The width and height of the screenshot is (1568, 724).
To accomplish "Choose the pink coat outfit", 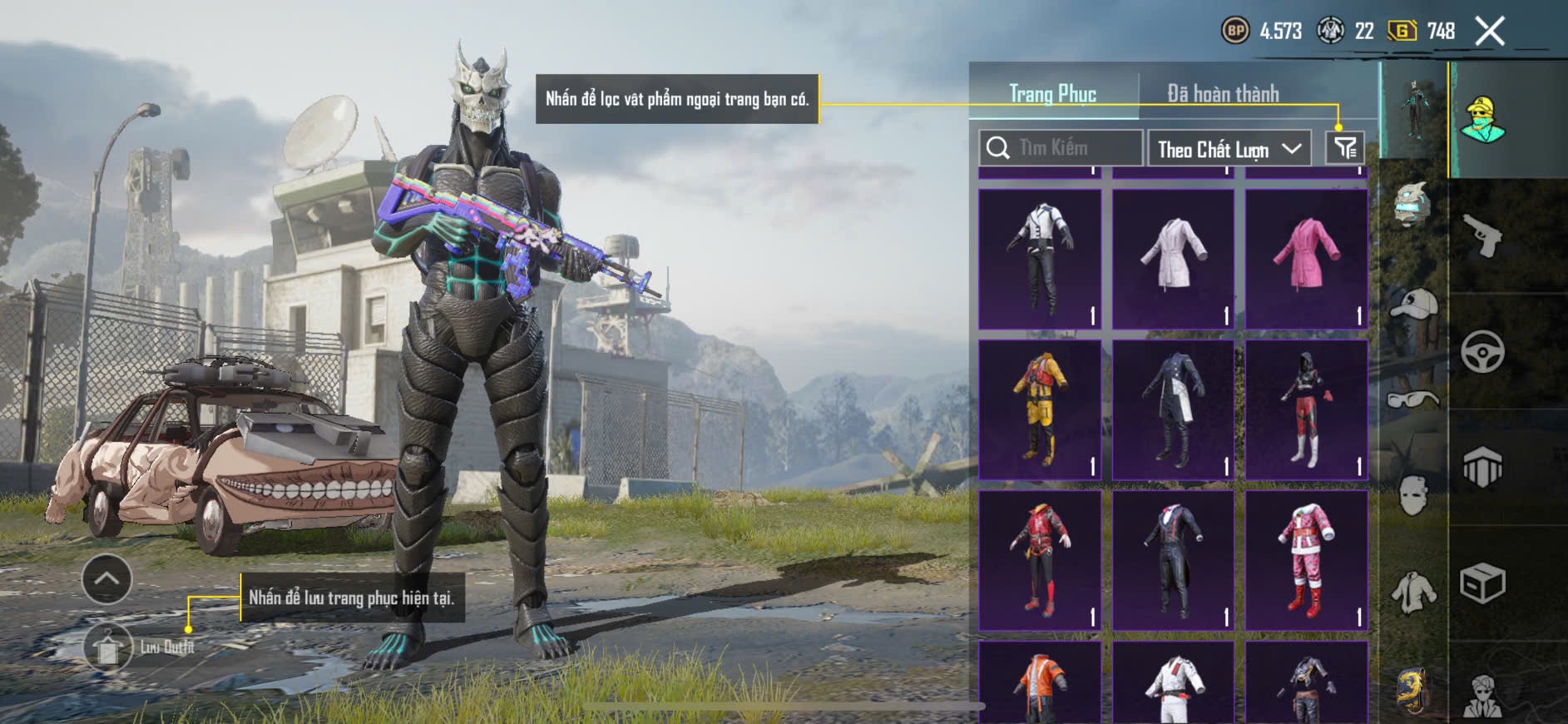I will point(1306,259).
